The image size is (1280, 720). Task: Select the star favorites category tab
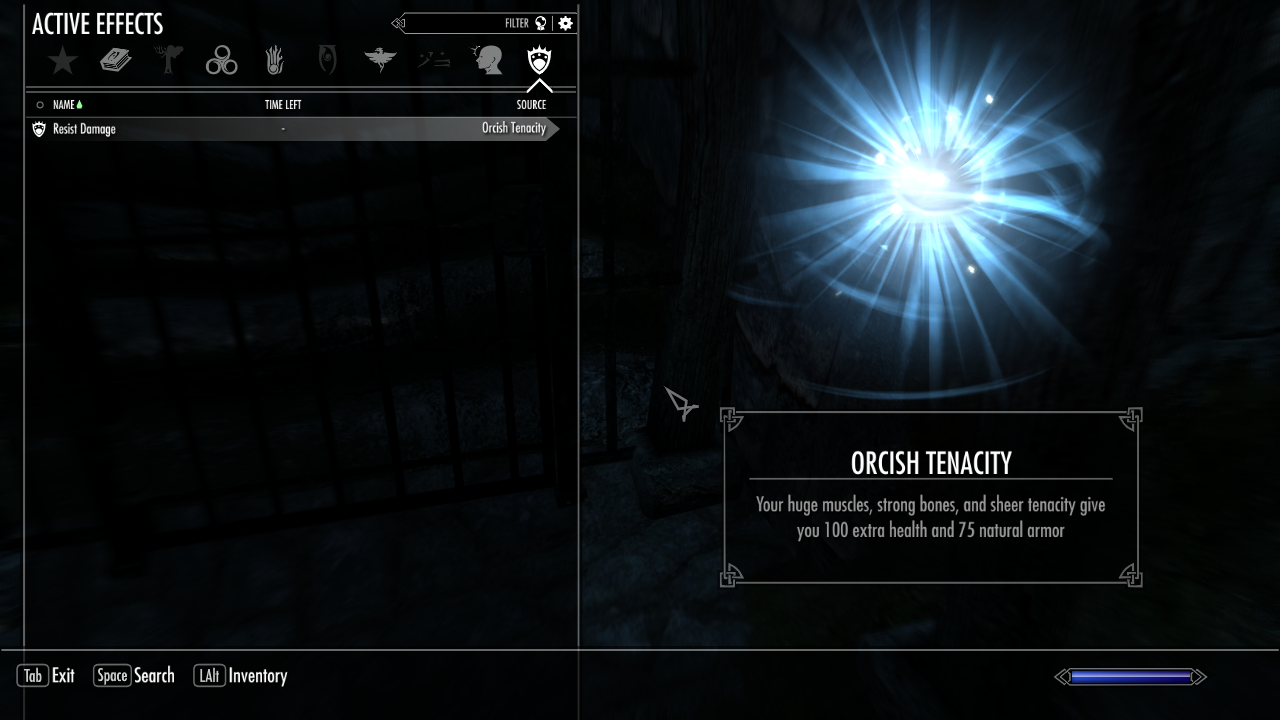pos(63,61)
